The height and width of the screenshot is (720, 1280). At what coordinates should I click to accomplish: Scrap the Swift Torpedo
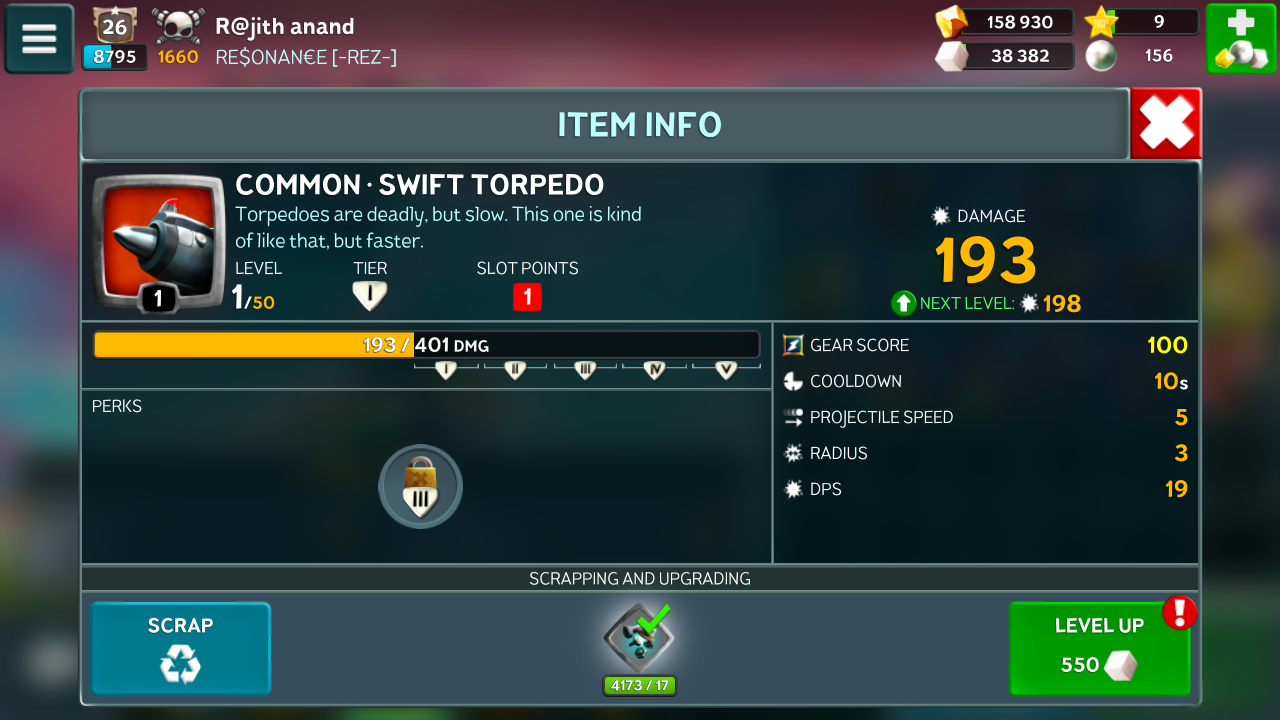click(x=181, y=648)
